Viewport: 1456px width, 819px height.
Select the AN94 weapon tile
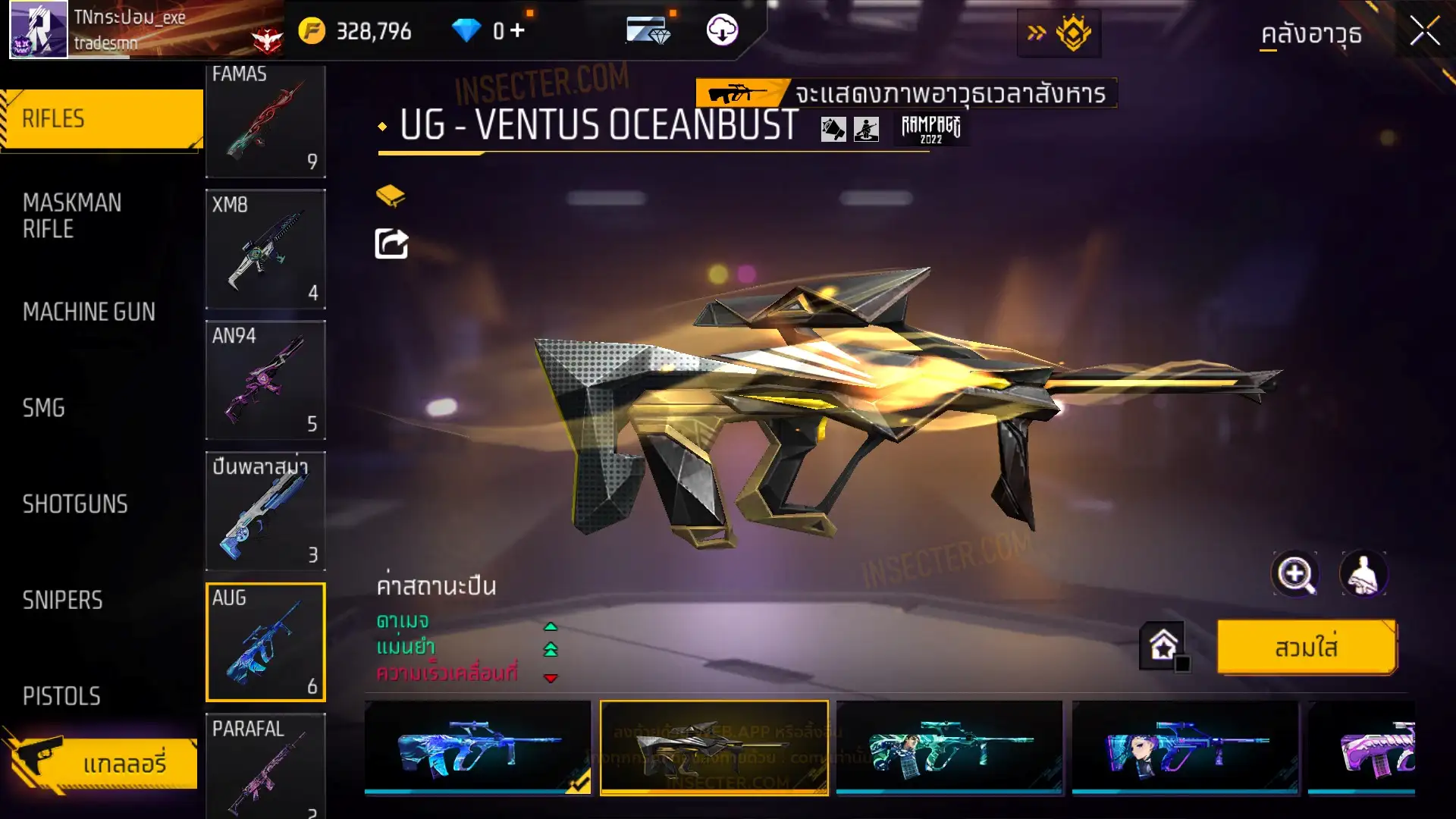coord(265,380)
